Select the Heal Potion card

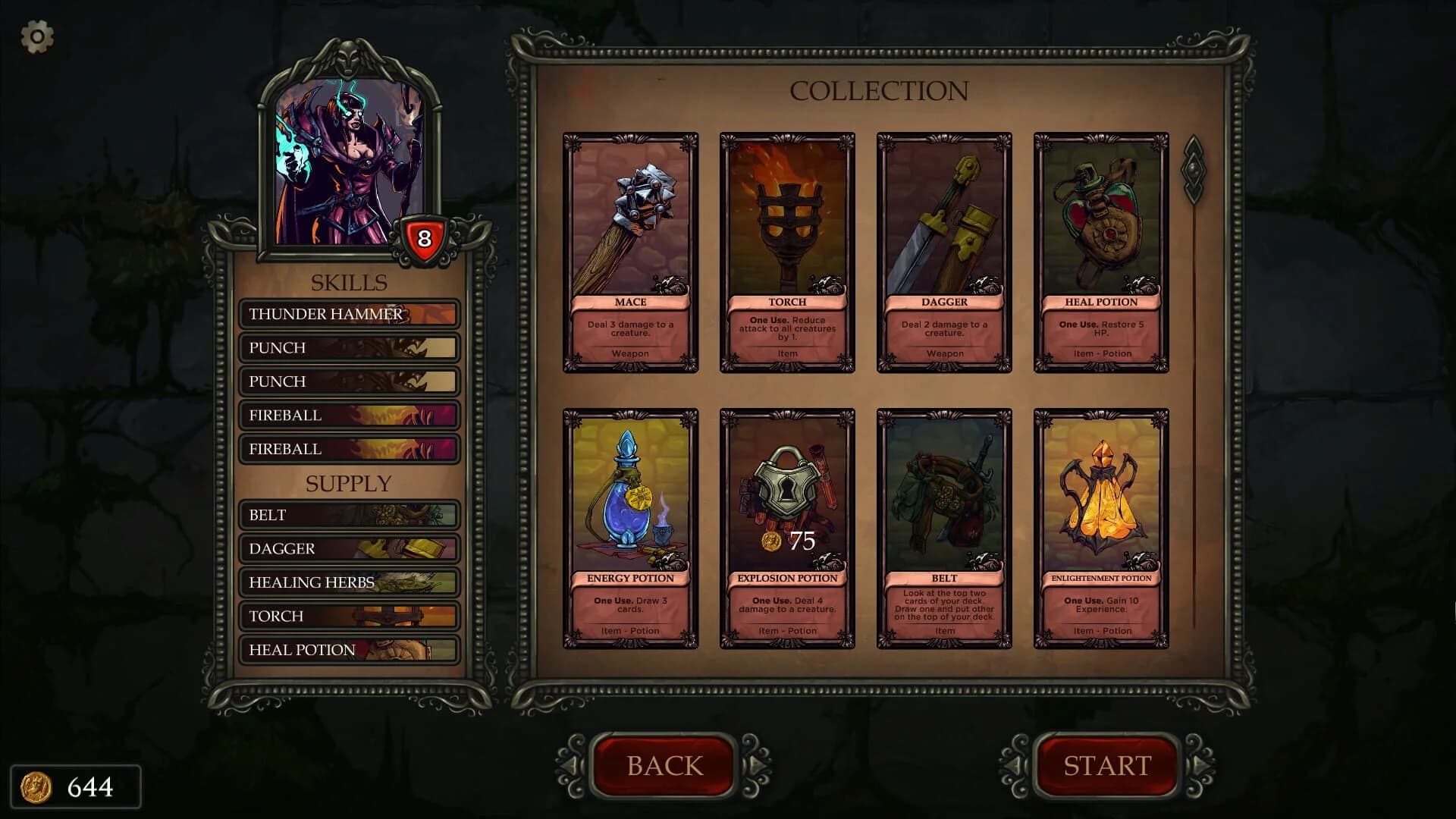1101,250
